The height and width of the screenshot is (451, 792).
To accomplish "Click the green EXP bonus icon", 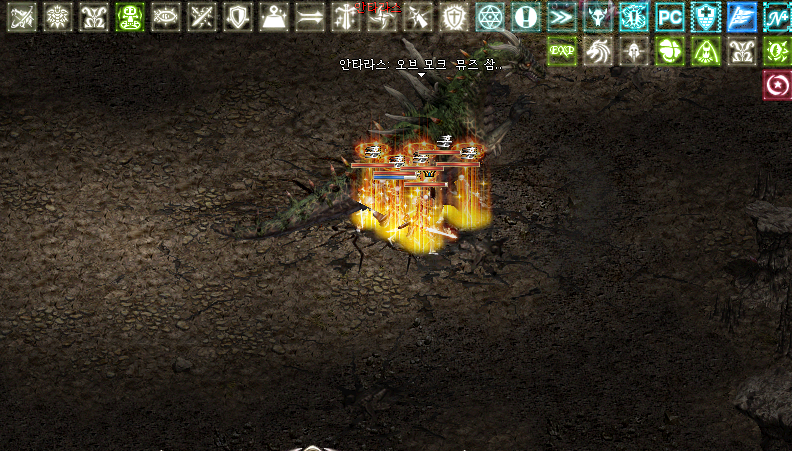I will (562, 51).
